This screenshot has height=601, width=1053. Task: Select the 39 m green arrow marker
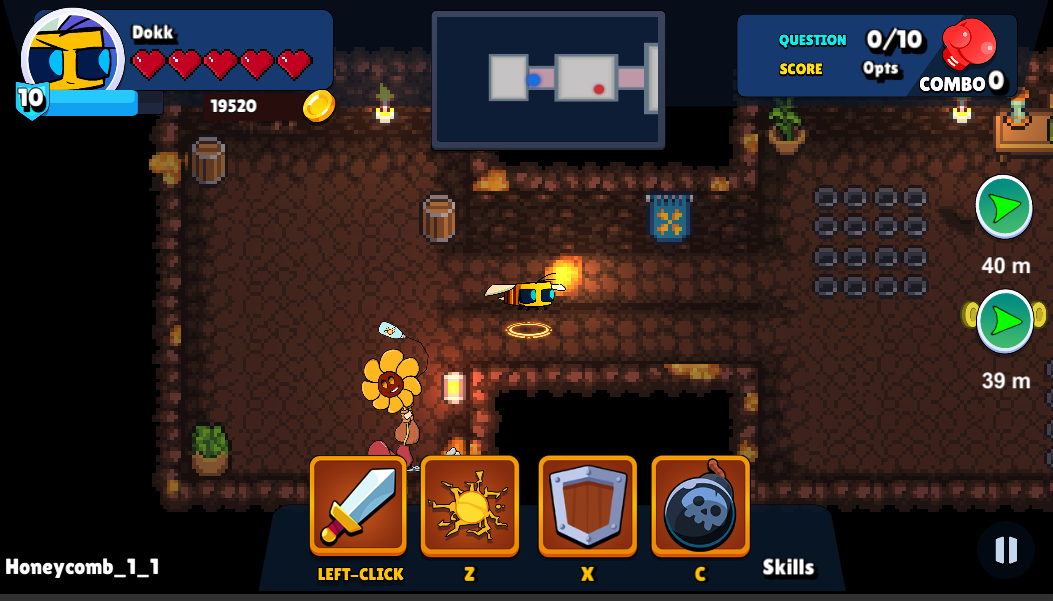click(1004, 321)
